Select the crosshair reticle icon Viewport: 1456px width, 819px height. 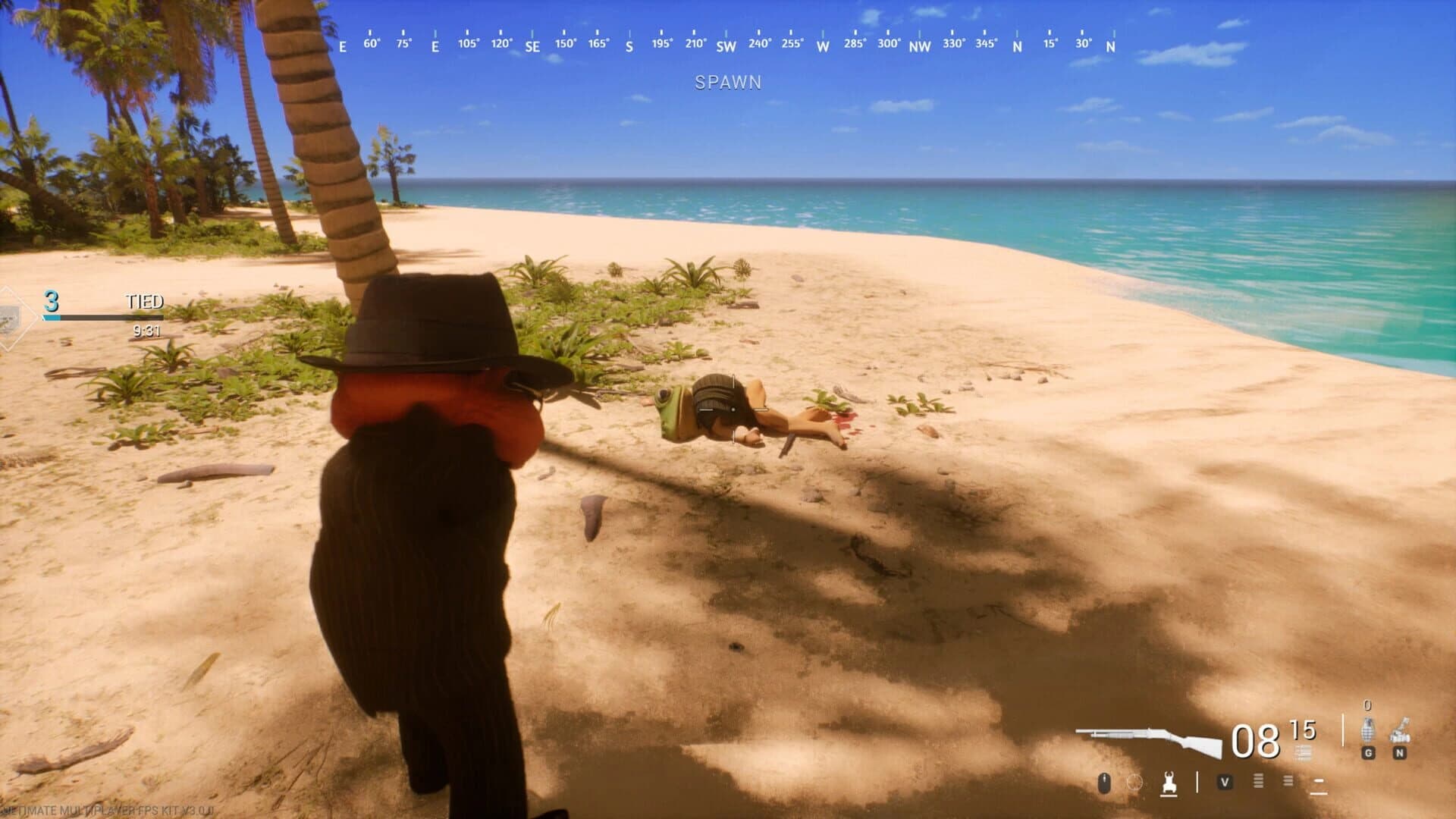(x=1134, y=783)
